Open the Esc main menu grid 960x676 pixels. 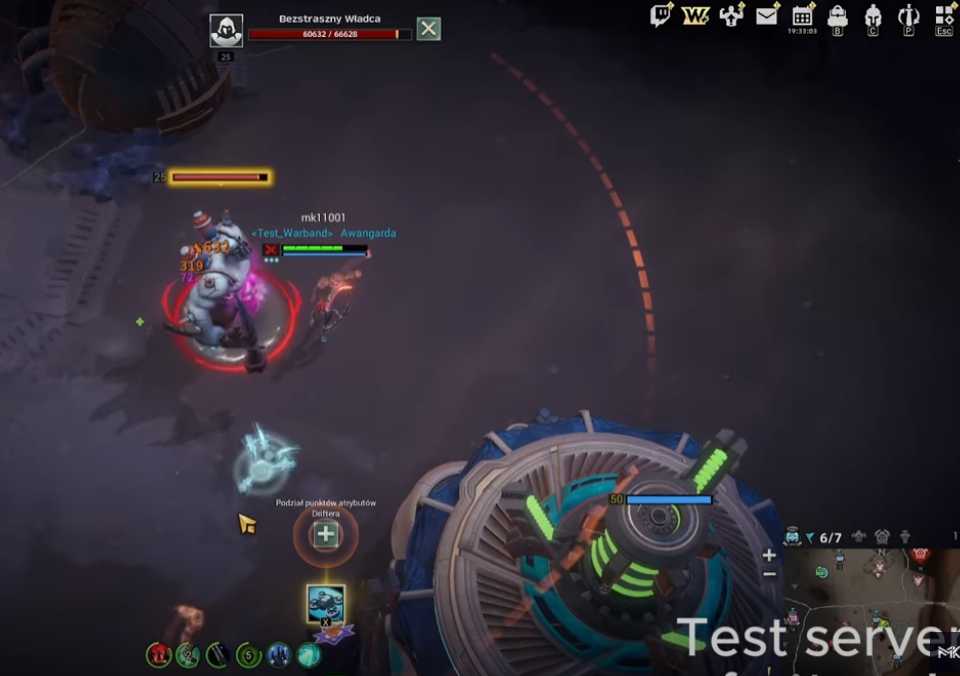click(944, 16)
